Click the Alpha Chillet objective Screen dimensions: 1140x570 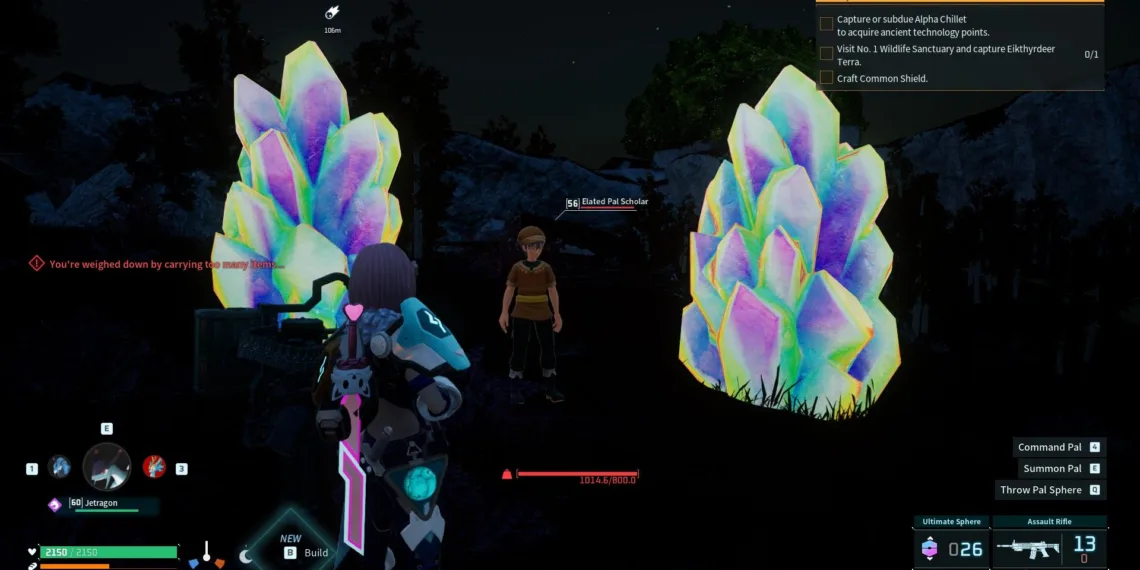point(900,26)
